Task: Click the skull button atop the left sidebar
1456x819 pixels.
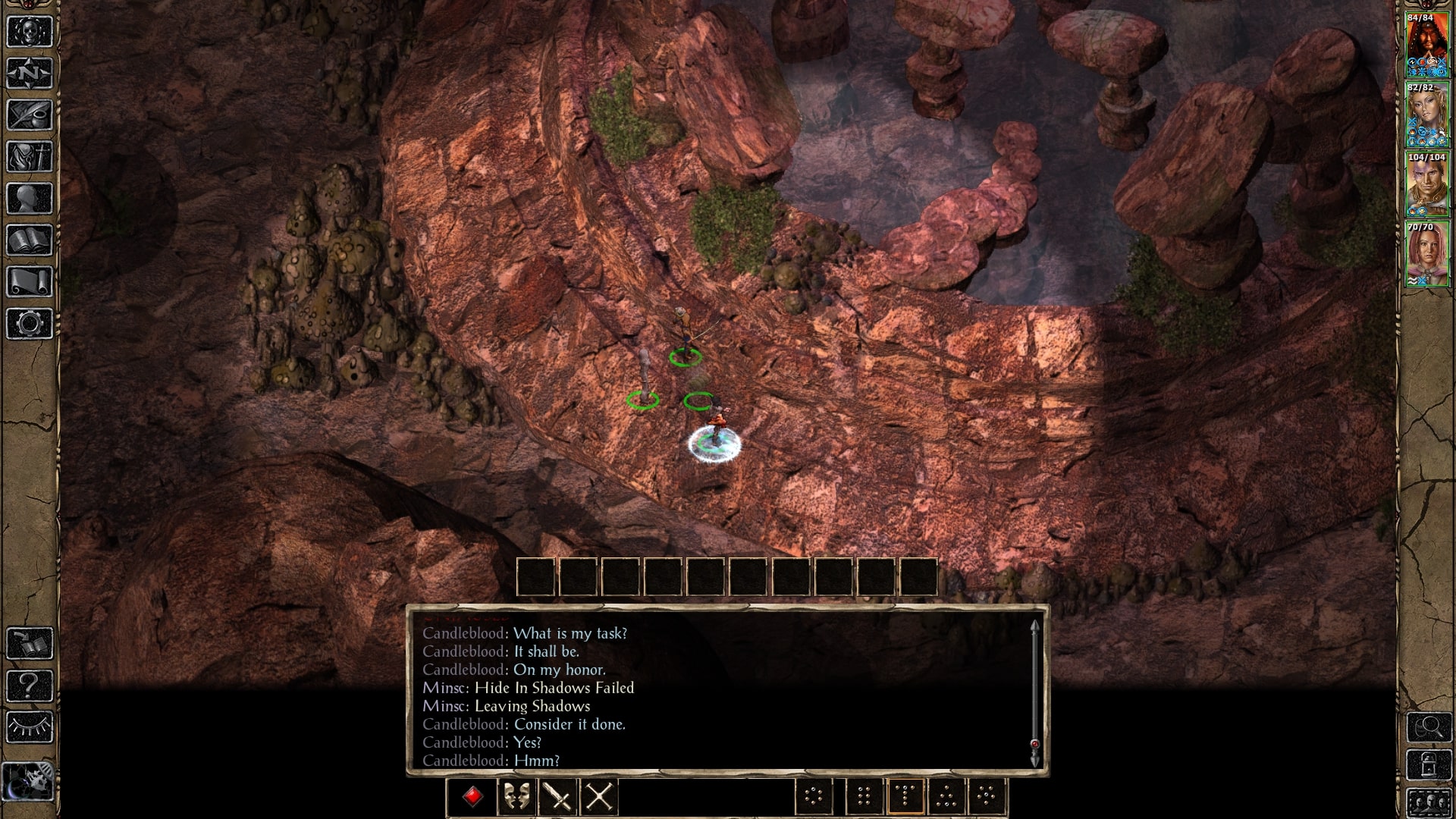Action: 30,32
